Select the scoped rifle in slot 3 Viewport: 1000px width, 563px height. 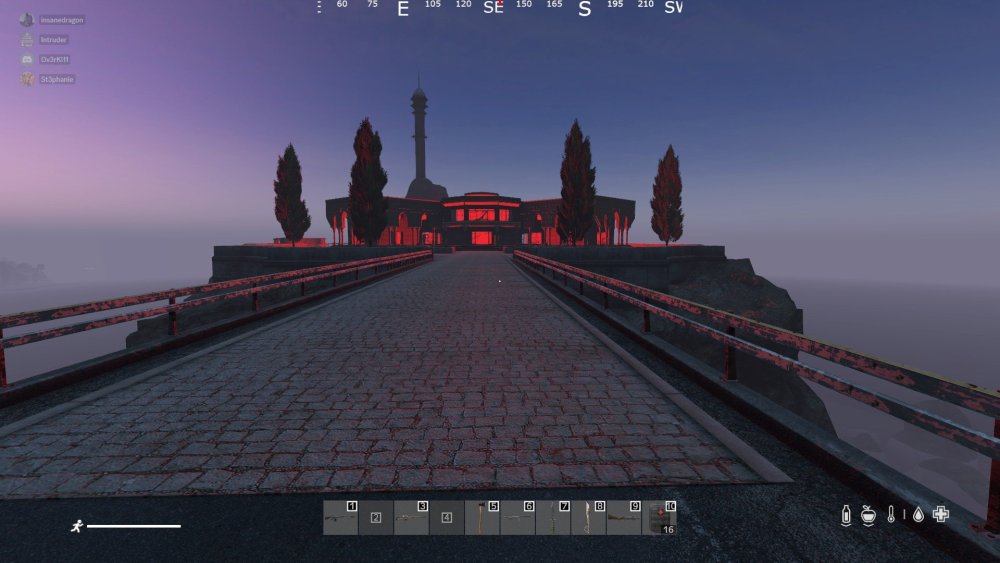(411, 517)
